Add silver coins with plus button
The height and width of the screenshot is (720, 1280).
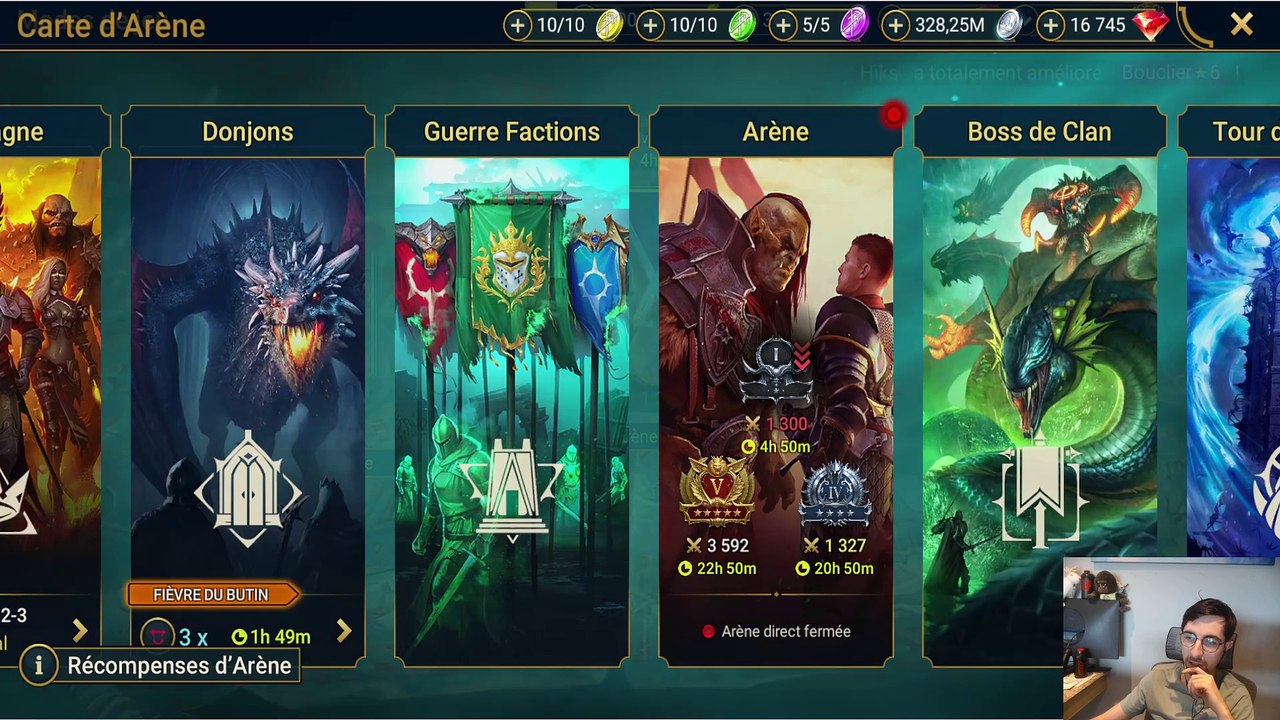(896, 26)
